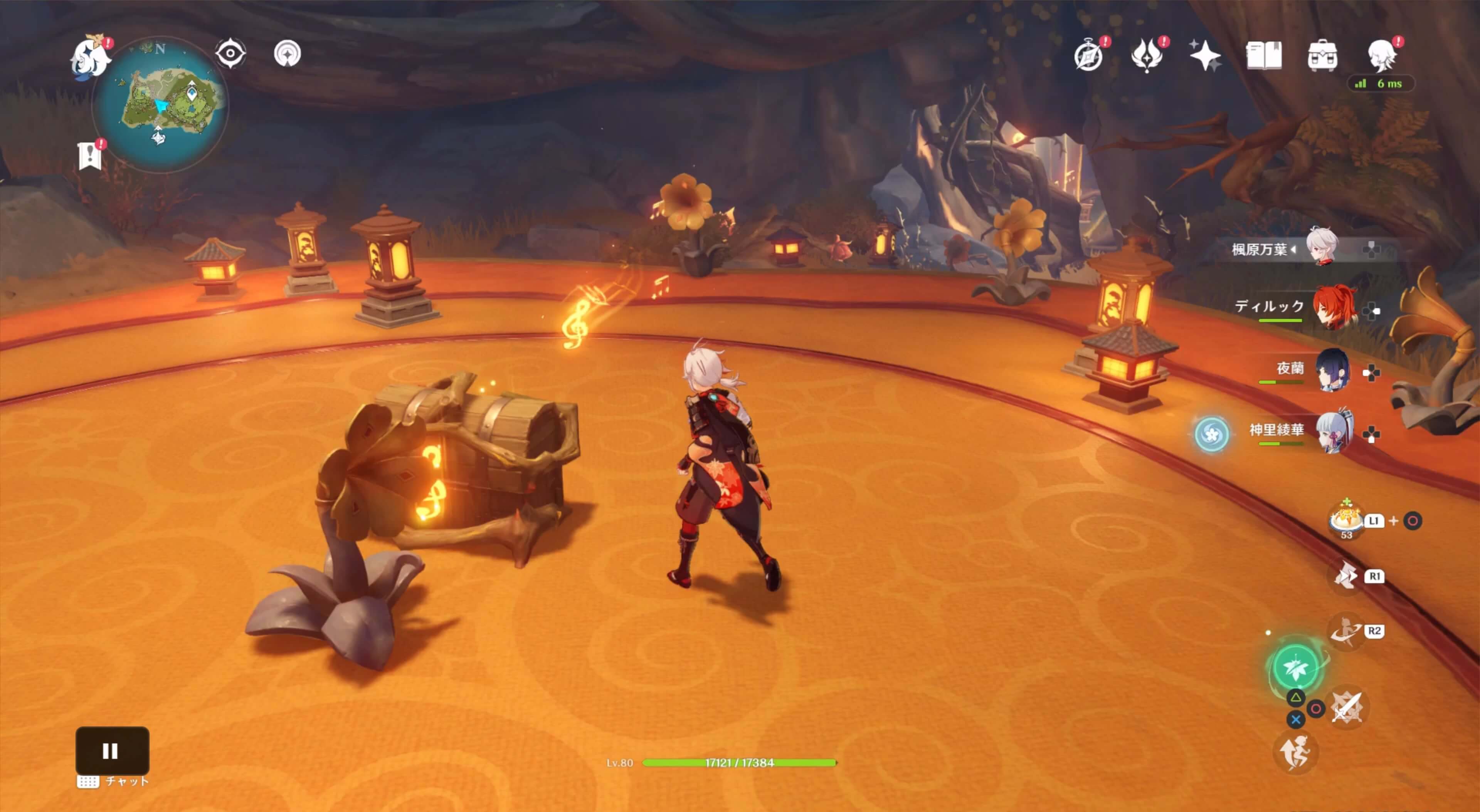Open the Paimon menu icon
Viewport: 1480px width, 812px height.
point(90,56)
